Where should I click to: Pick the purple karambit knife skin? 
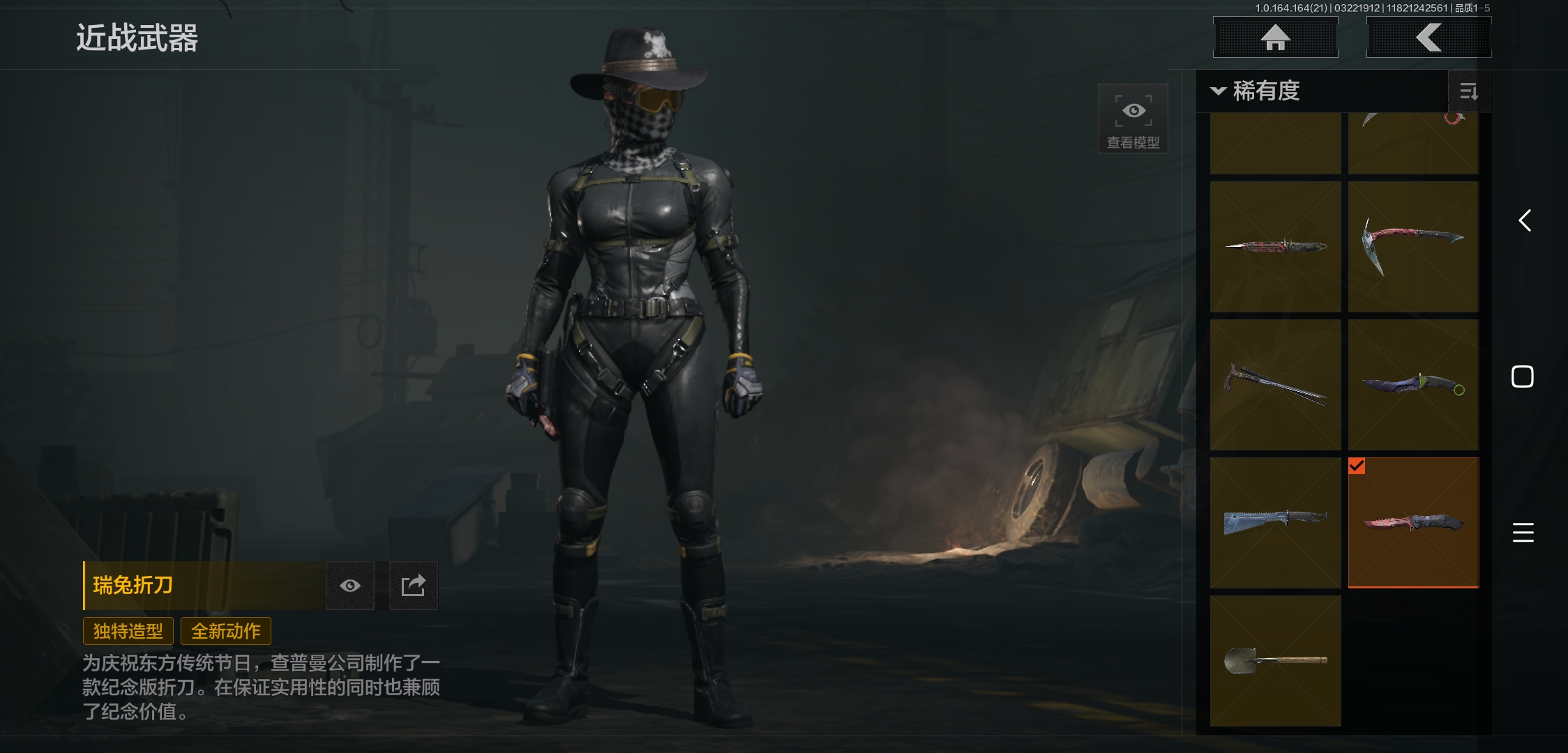point(1413,385)
